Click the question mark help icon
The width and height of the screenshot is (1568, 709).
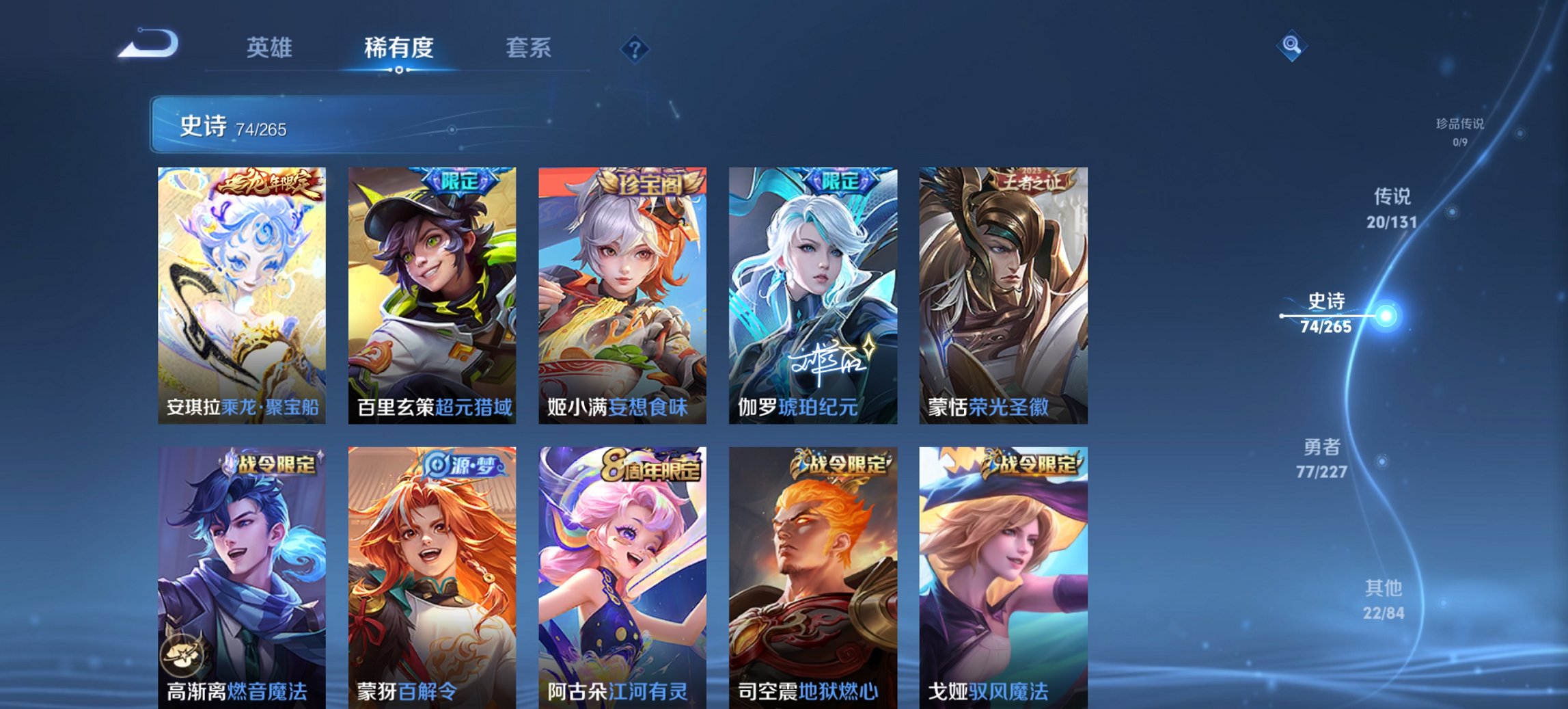point(634,48)
